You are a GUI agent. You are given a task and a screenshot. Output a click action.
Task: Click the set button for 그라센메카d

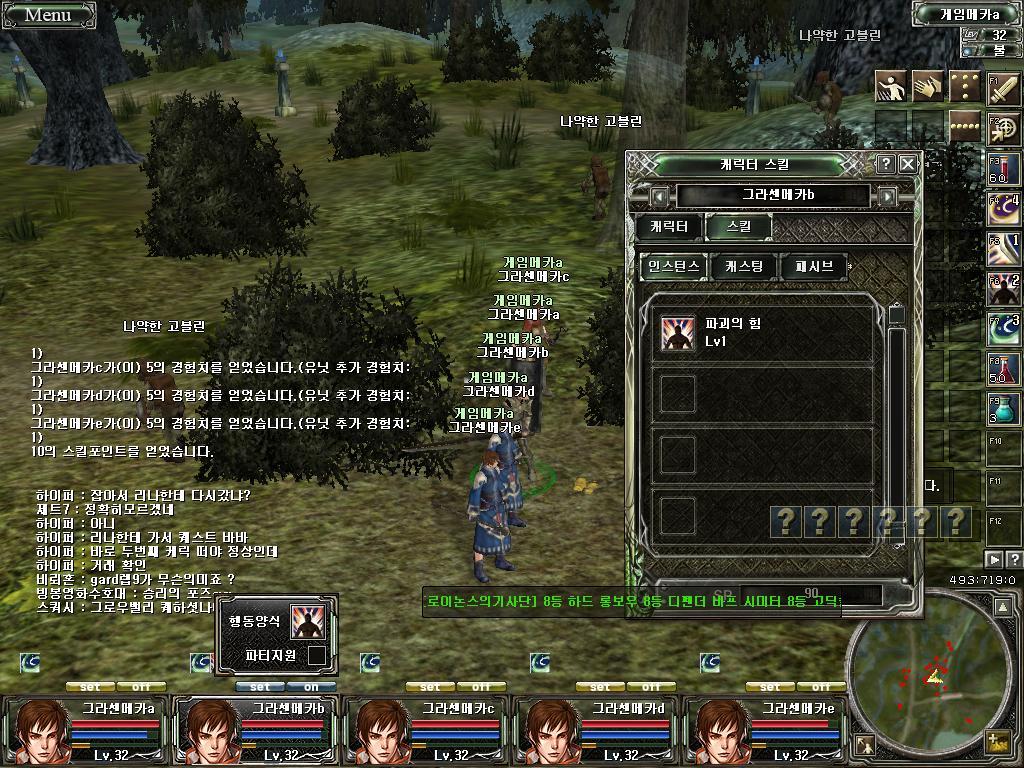[x=600, y=687]
